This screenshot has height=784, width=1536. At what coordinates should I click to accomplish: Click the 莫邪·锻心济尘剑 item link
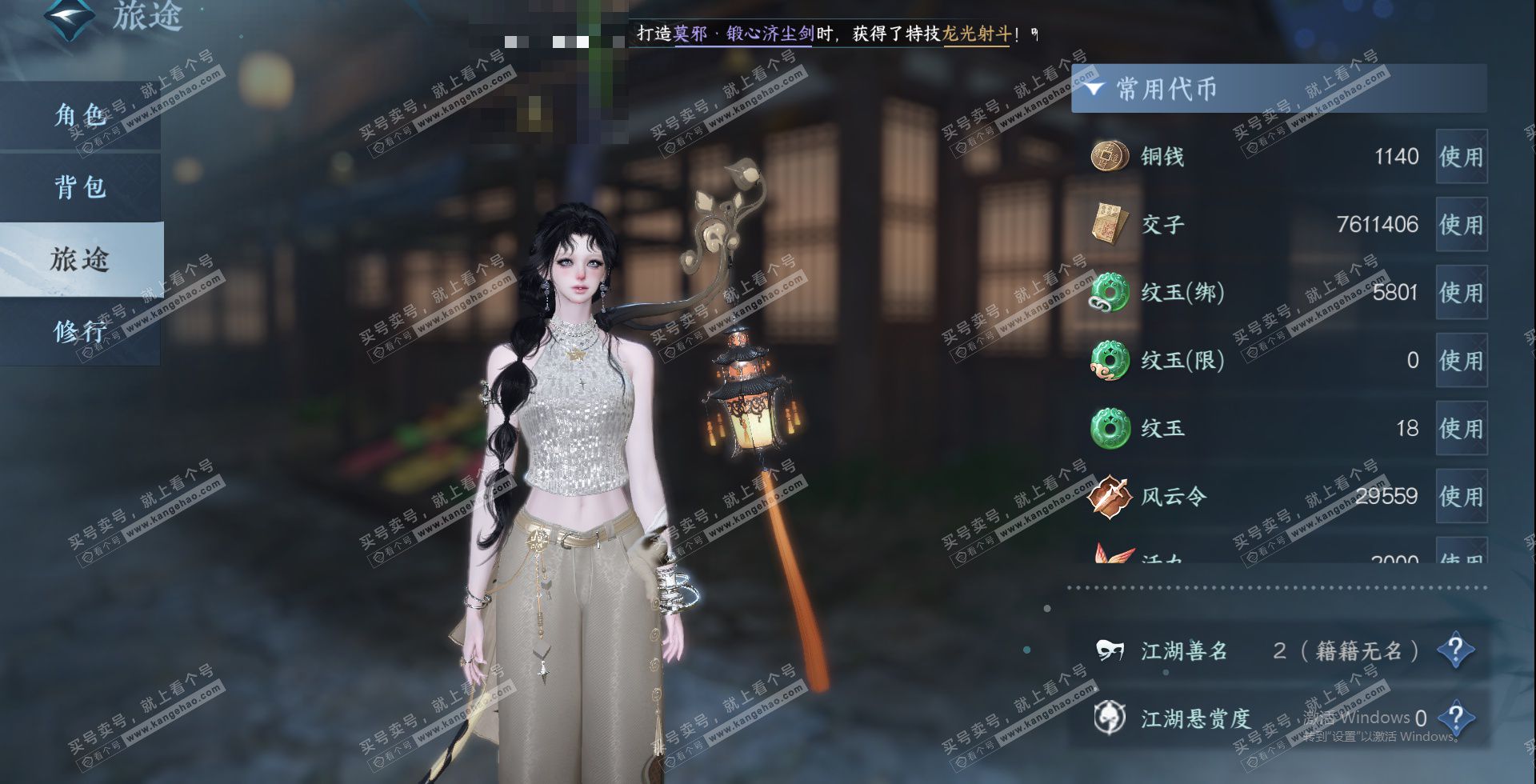(743, 34)
